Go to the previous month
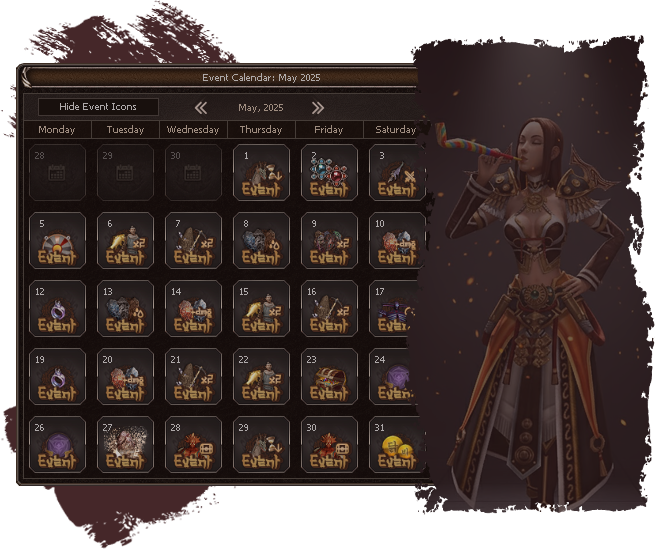This screenshot has height=549, width=655. [201, 107]
